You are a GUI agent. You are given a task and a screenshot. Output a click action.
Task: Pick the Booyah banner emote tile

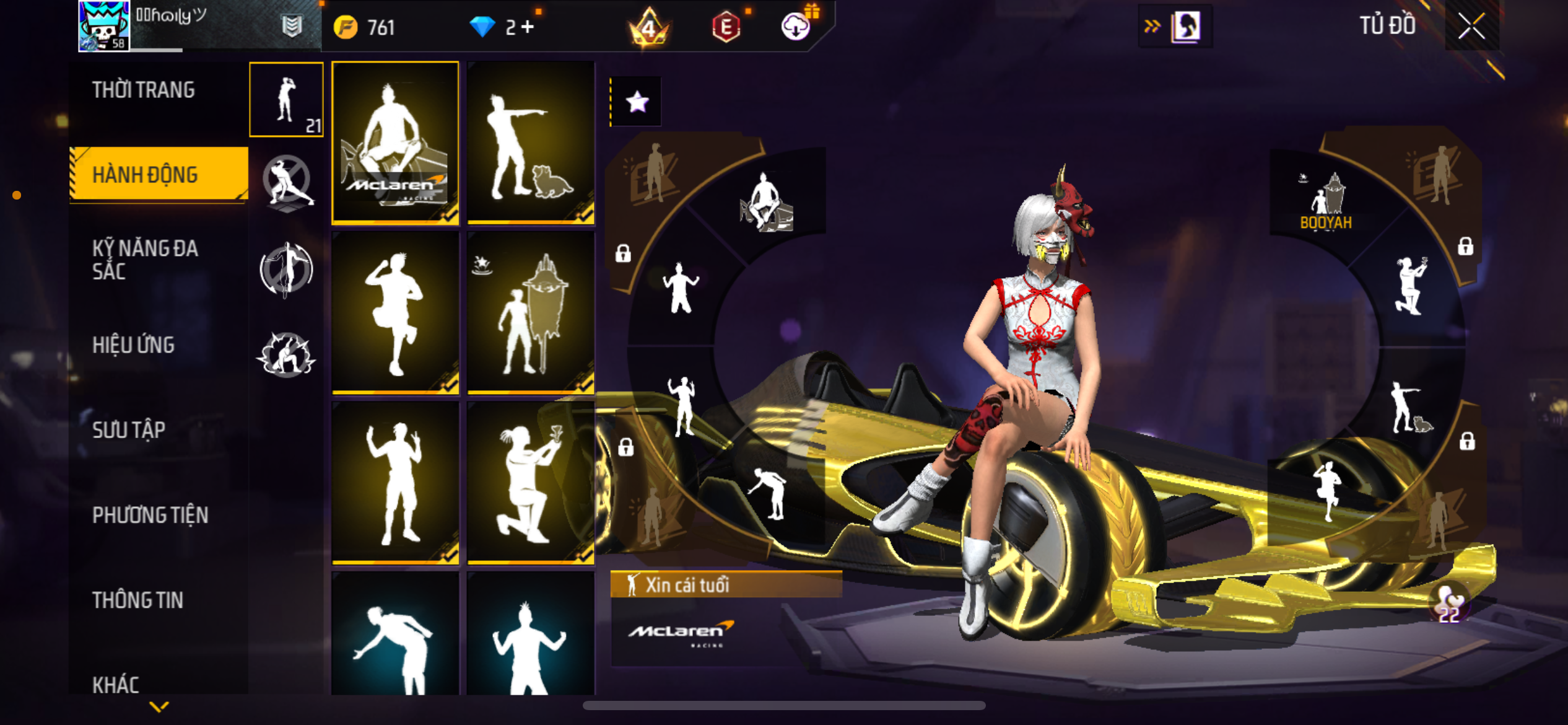tap(531, 313)
